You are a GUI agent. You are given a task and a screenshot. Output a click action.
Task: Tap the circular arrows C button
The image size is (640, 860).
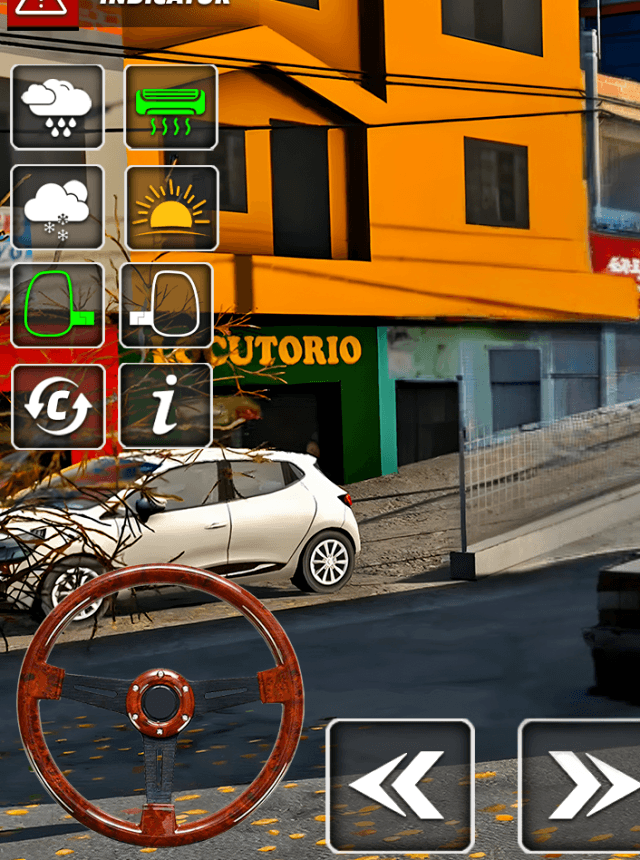(x=57, y=406)
